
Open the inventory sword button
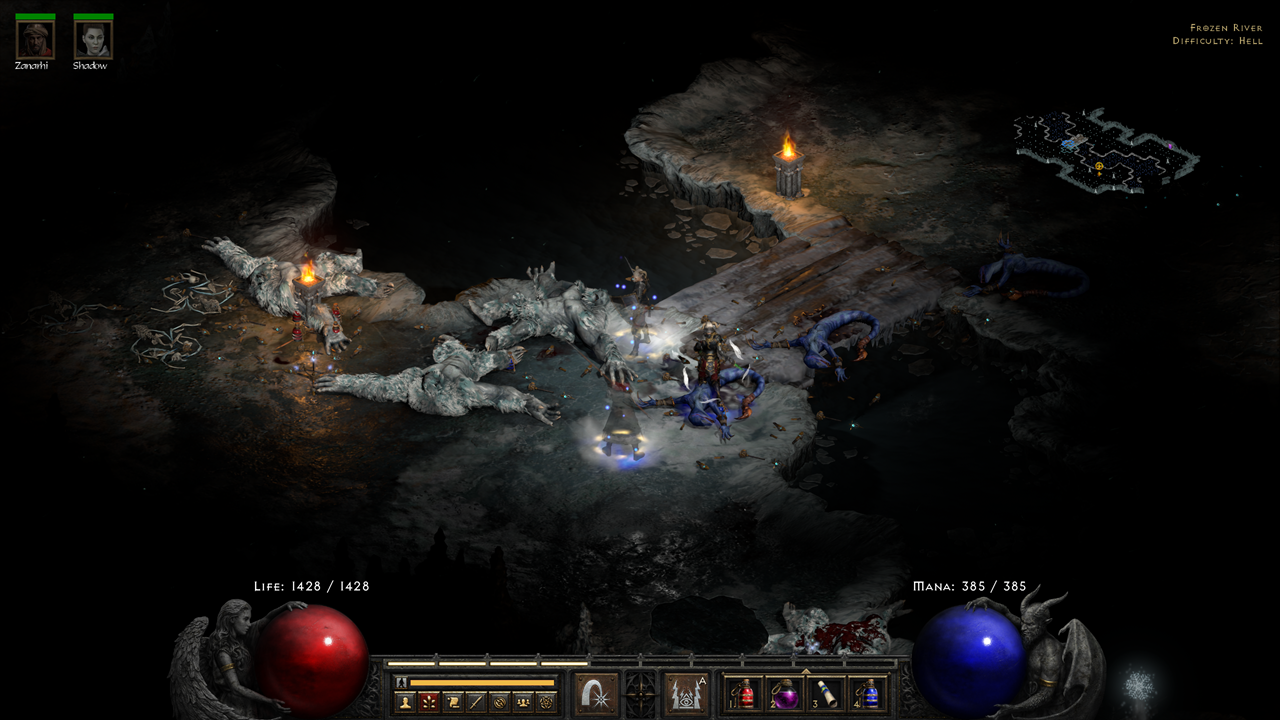476,702
